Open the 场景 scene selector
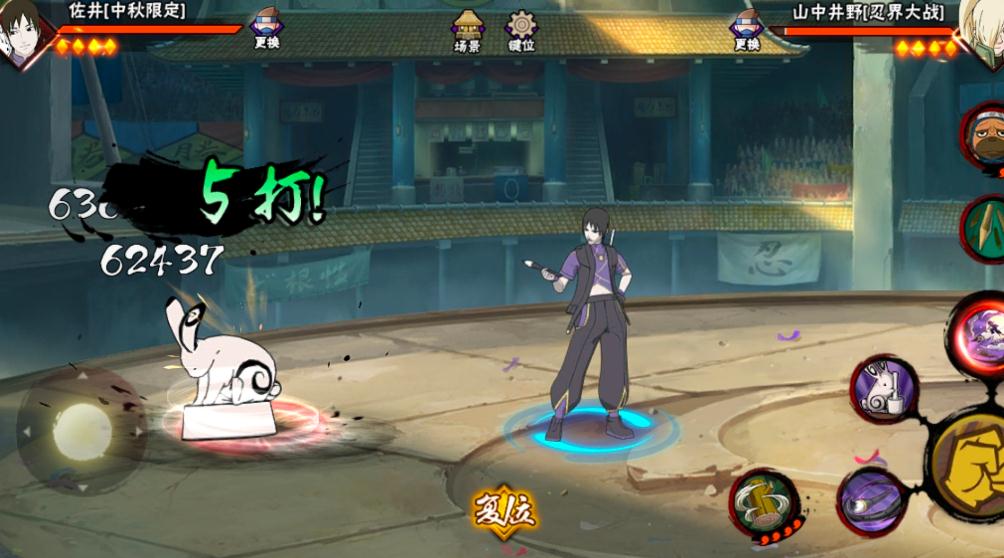The image size is (1004, 558). click(x=467, y=30)
